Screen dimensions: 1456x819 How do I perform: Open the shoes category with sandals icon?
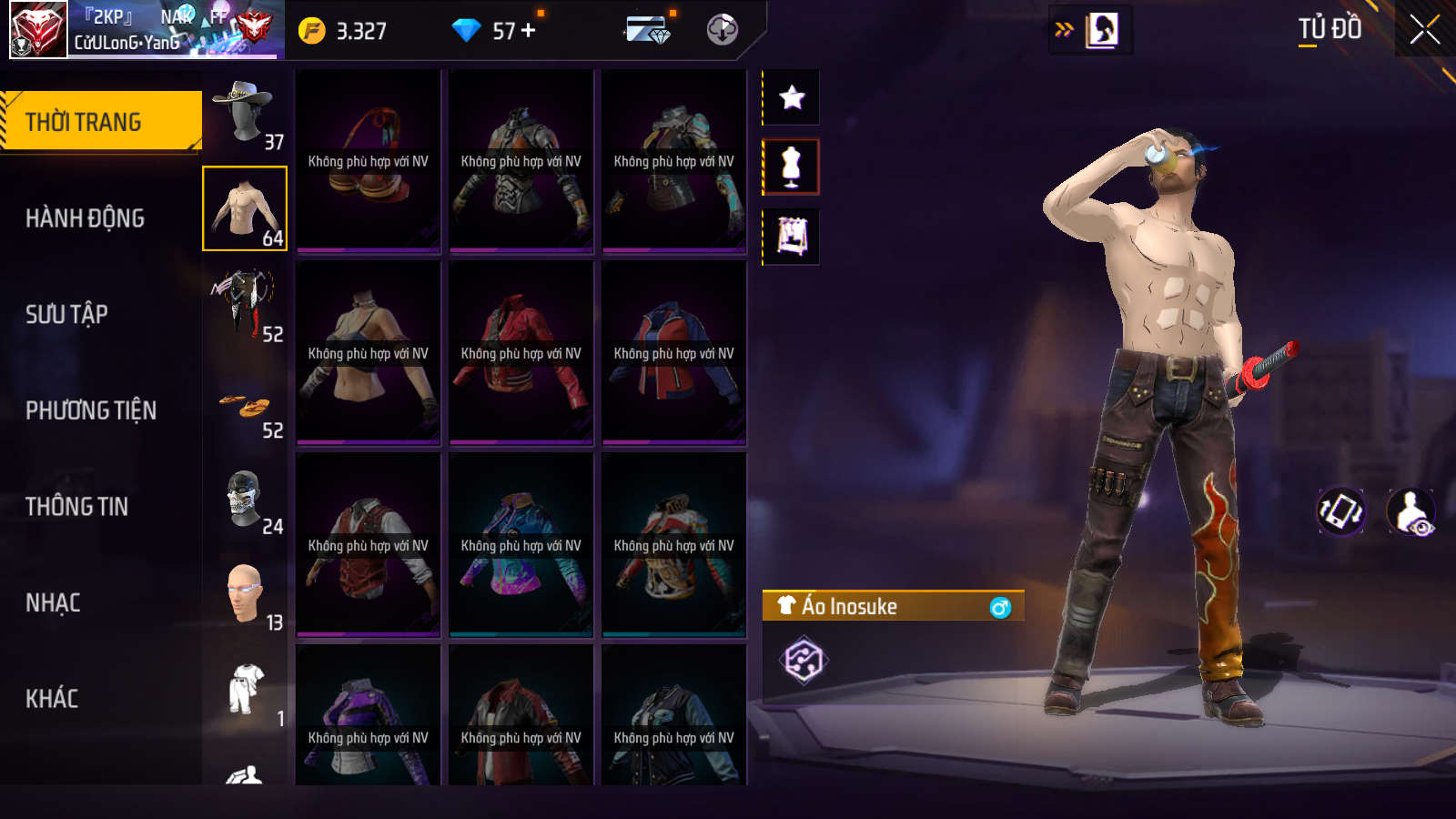pyautogui.click(x=244, y=406)
